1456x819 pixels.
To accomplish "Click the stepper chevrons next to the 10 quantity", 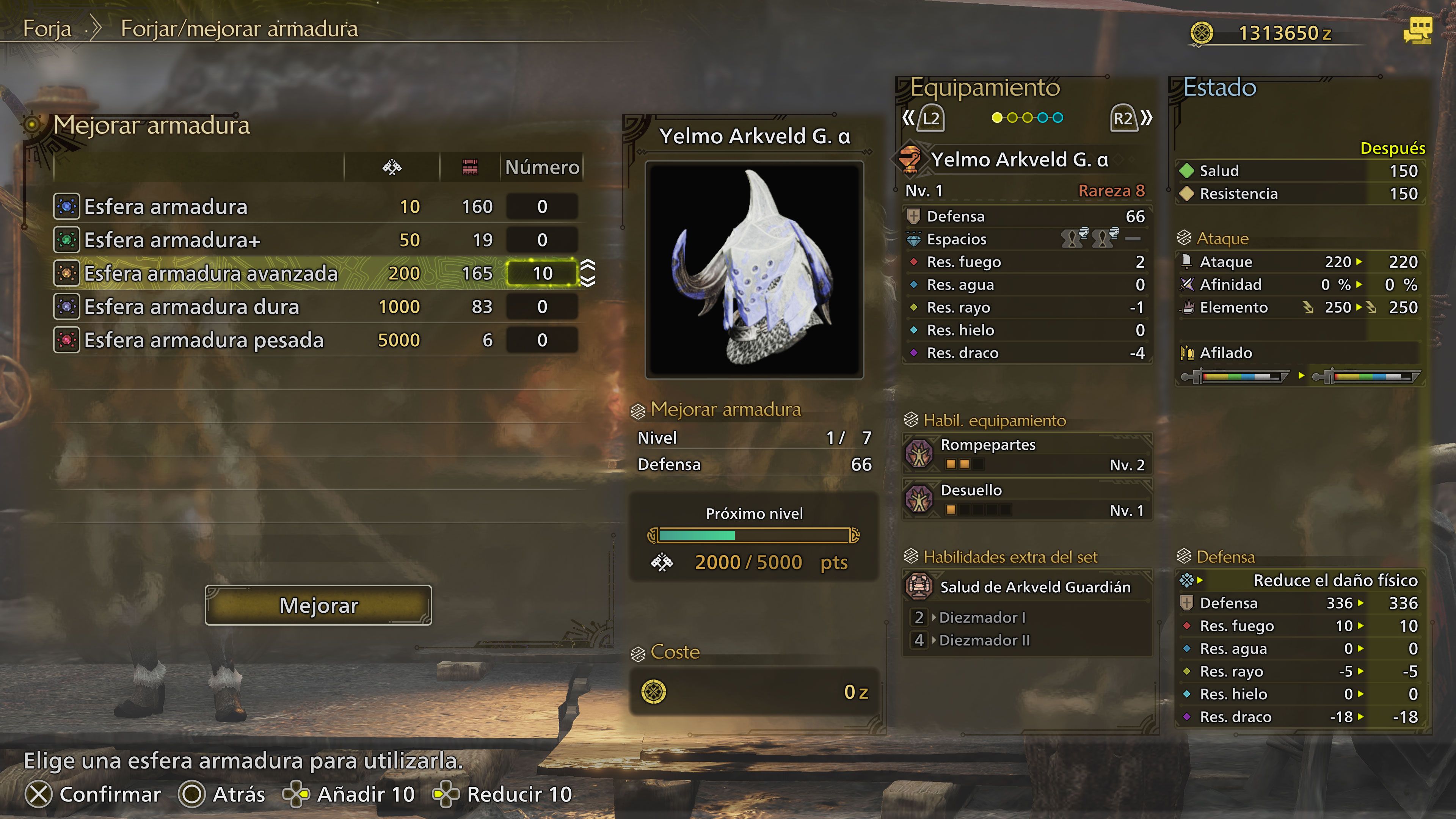I will click(588, 273).
